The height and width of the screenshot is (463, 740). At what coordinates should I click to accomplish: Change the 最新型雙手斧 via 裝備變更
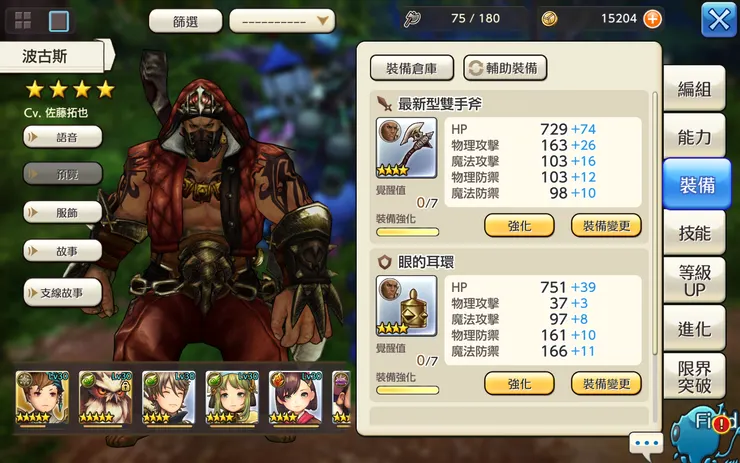click(x=606, y=225)
